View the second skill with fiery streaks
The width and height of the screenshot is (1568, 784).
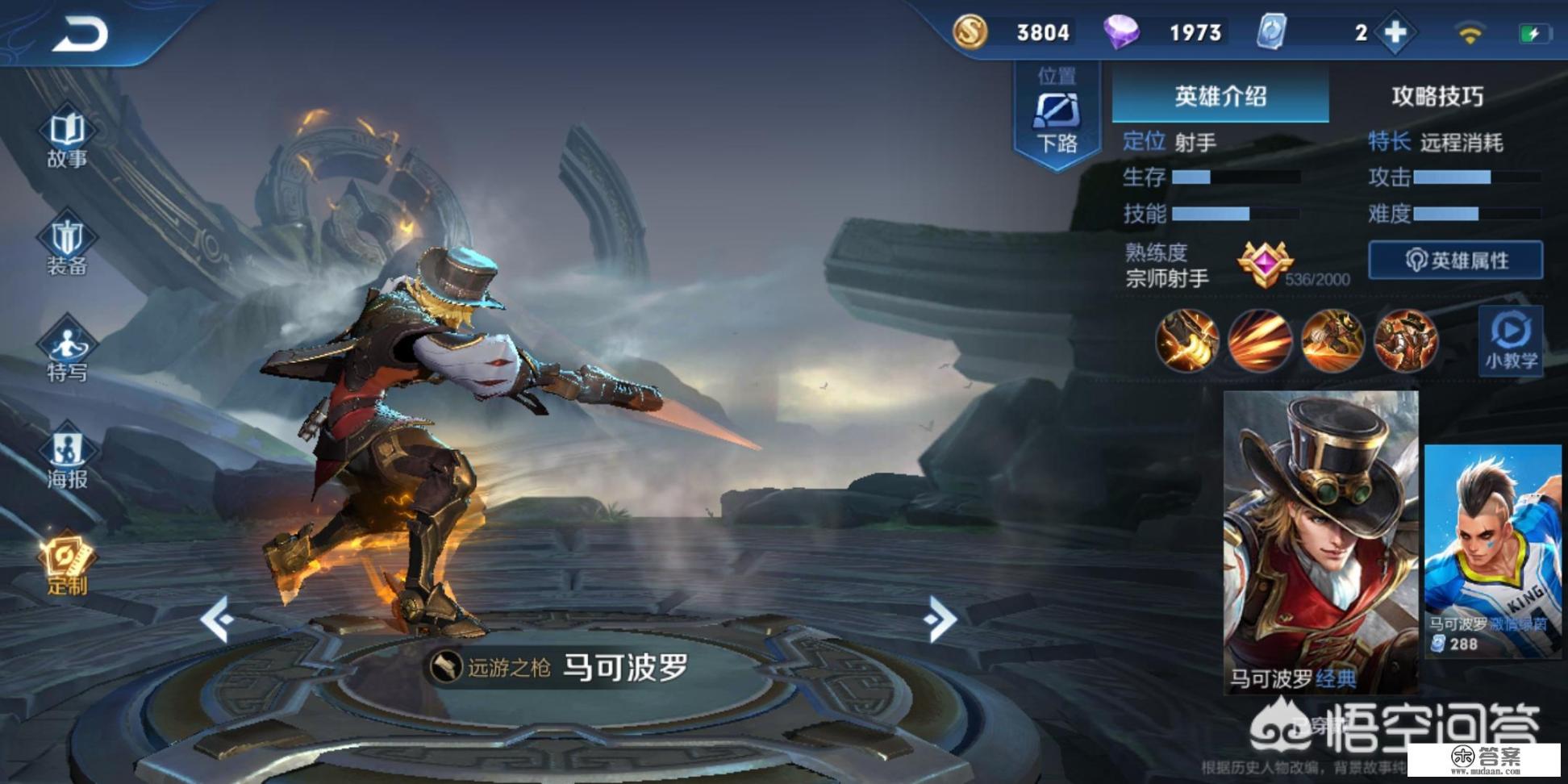pos(1260,341)
